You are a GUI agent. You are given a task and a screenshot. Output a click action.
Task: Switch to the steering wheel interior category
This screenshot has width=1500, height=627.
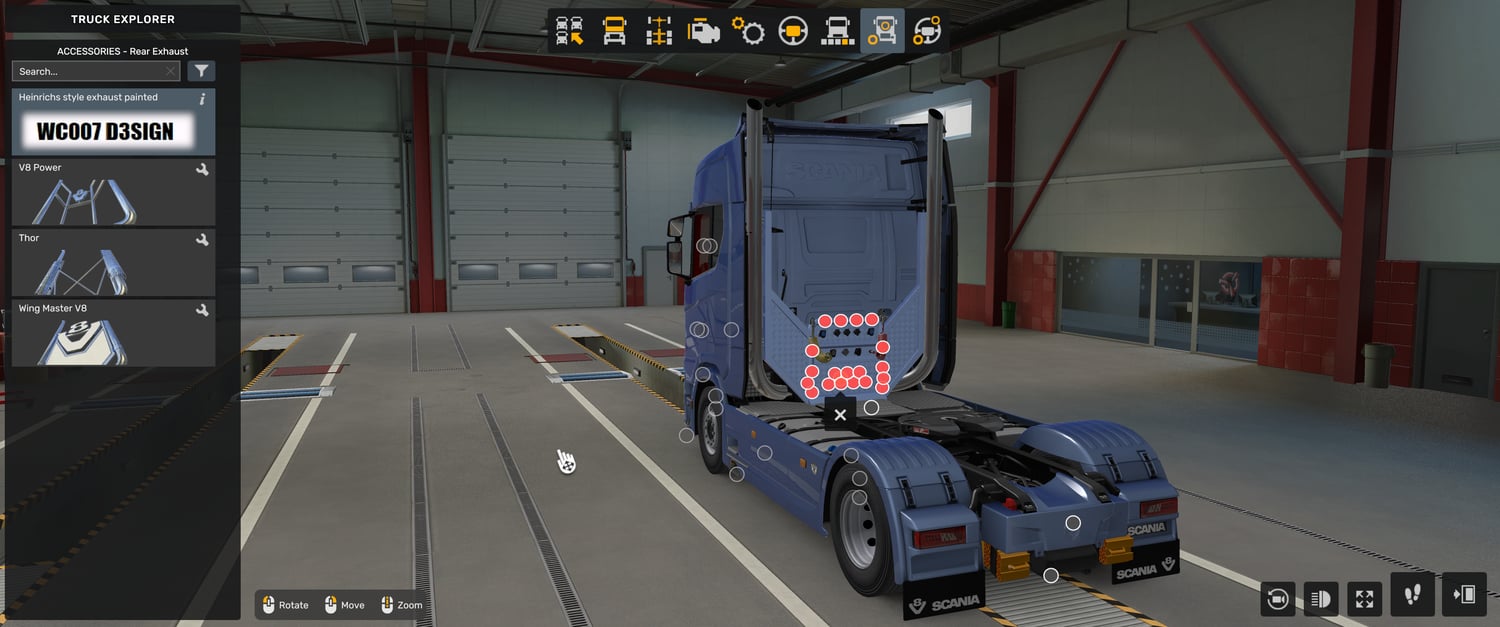793,31
